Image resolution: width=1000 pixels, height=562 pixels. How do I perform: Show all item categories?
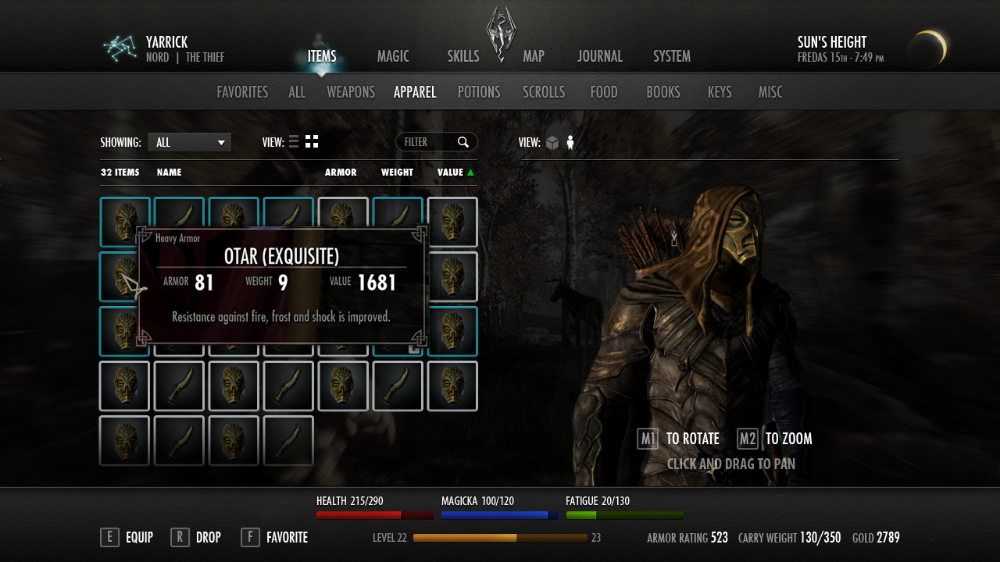[x=297, y=92]
